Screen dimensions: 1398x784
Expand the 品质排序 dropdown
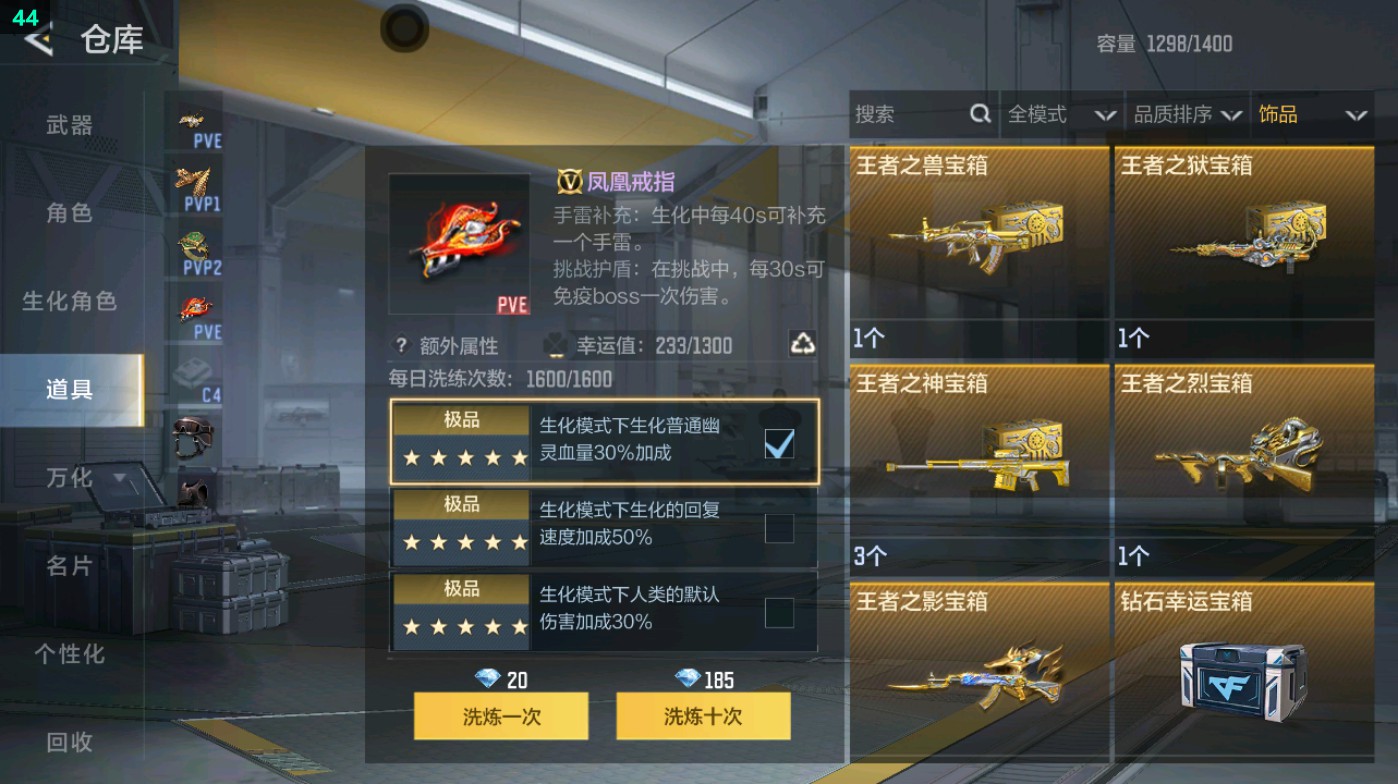click(x=1196, y=114)
